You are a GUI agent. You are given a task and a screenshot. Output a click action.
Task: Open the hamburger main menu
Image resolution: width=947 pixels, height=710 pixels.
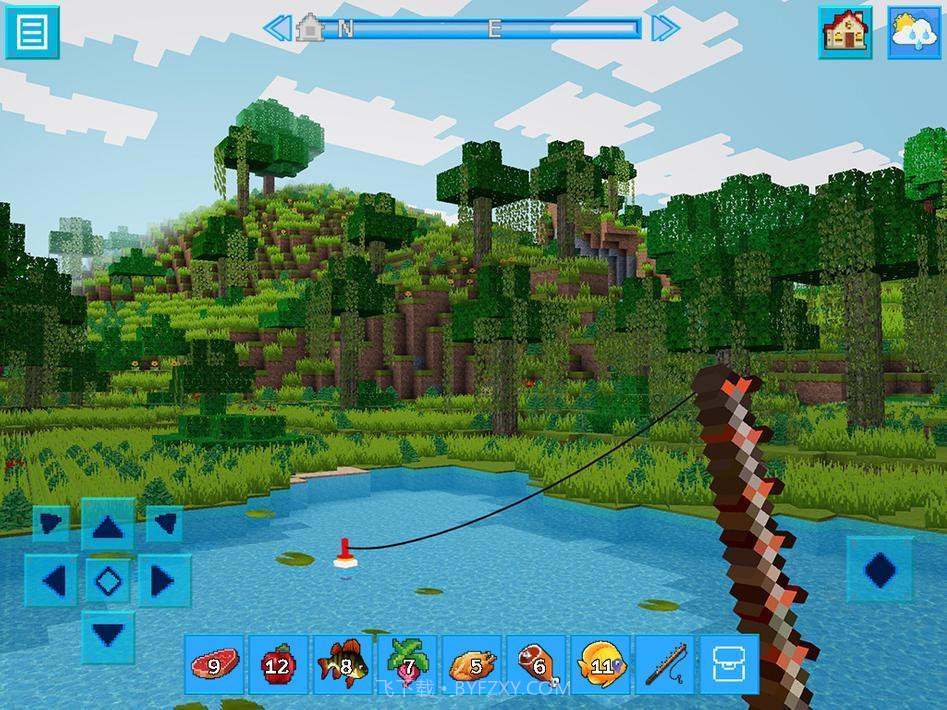point(32,31)
